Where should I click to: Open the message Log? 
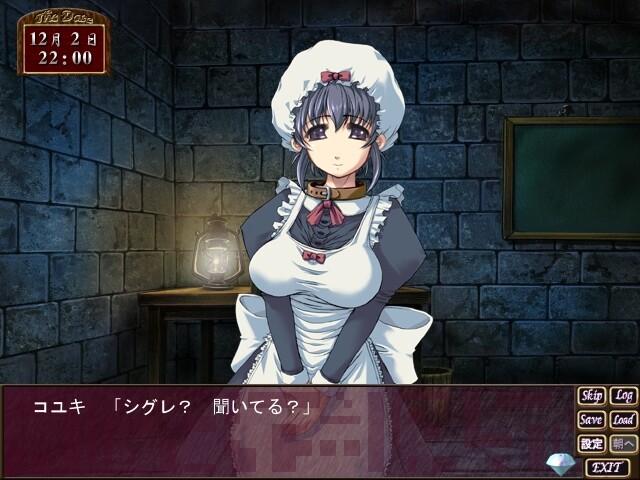coord(623,396)
